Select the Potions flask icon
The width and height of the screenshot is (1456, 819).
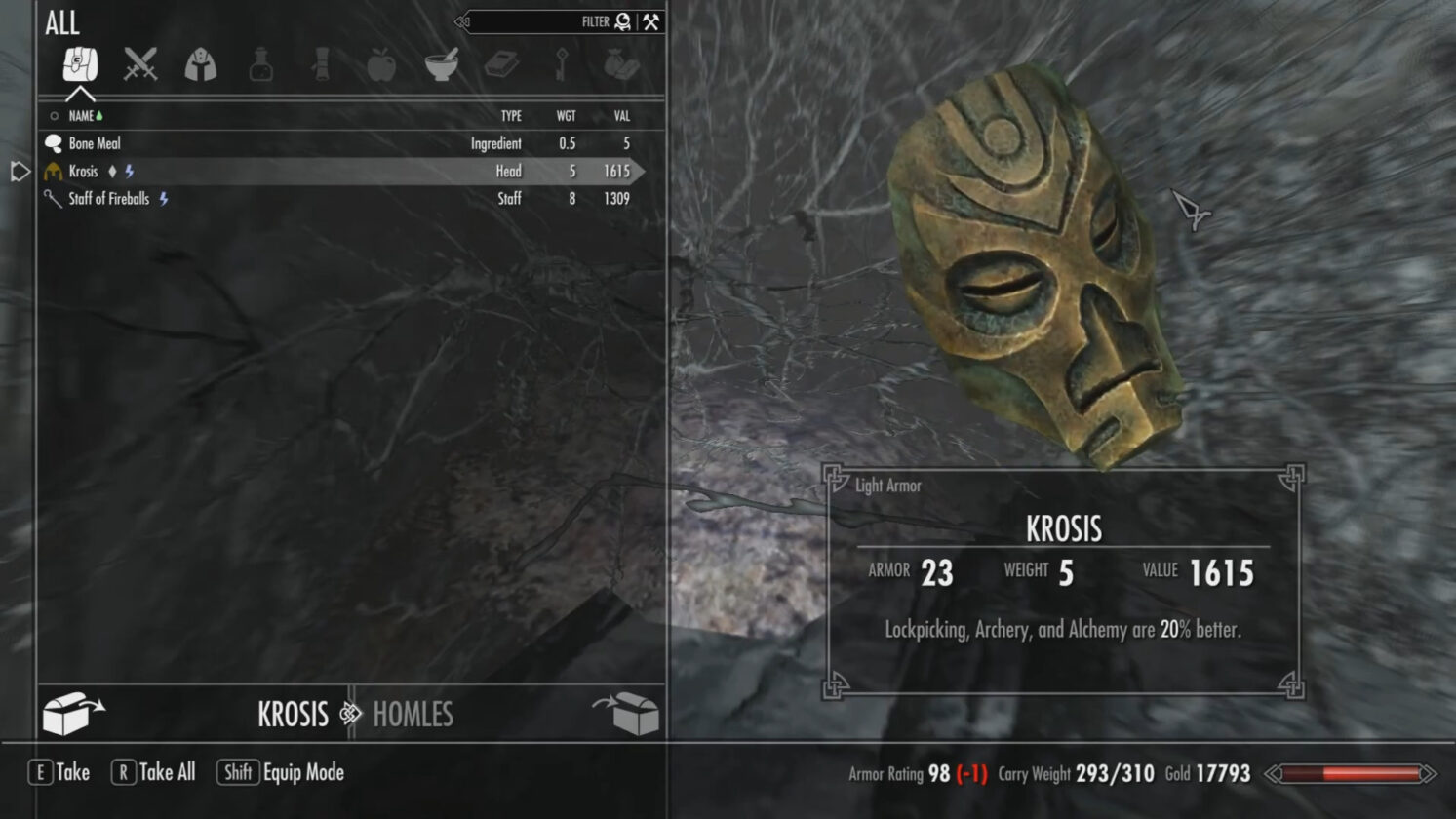coord(260,66)
